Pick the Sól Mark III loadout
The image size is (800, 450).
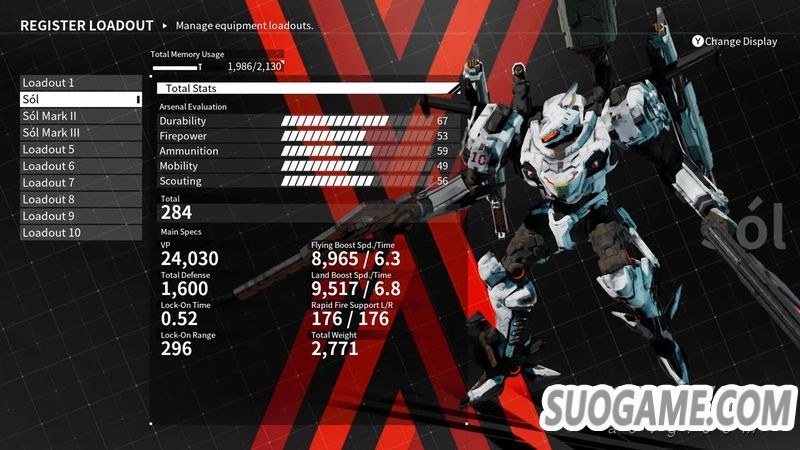80,133
